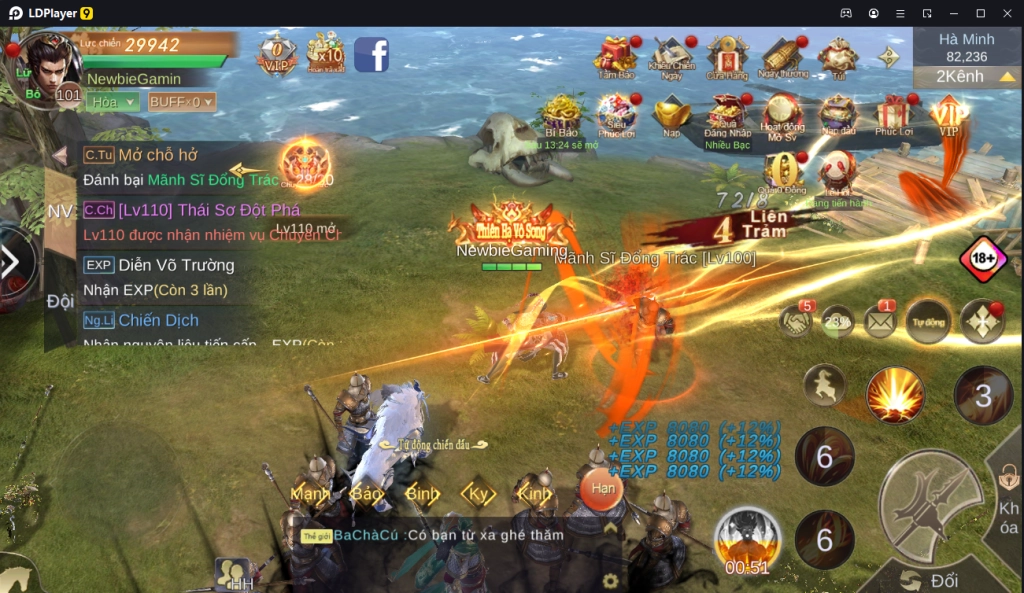1024x593 pixels.
Task: Open the Túi bag icon
Action: [x=838, y=56]
